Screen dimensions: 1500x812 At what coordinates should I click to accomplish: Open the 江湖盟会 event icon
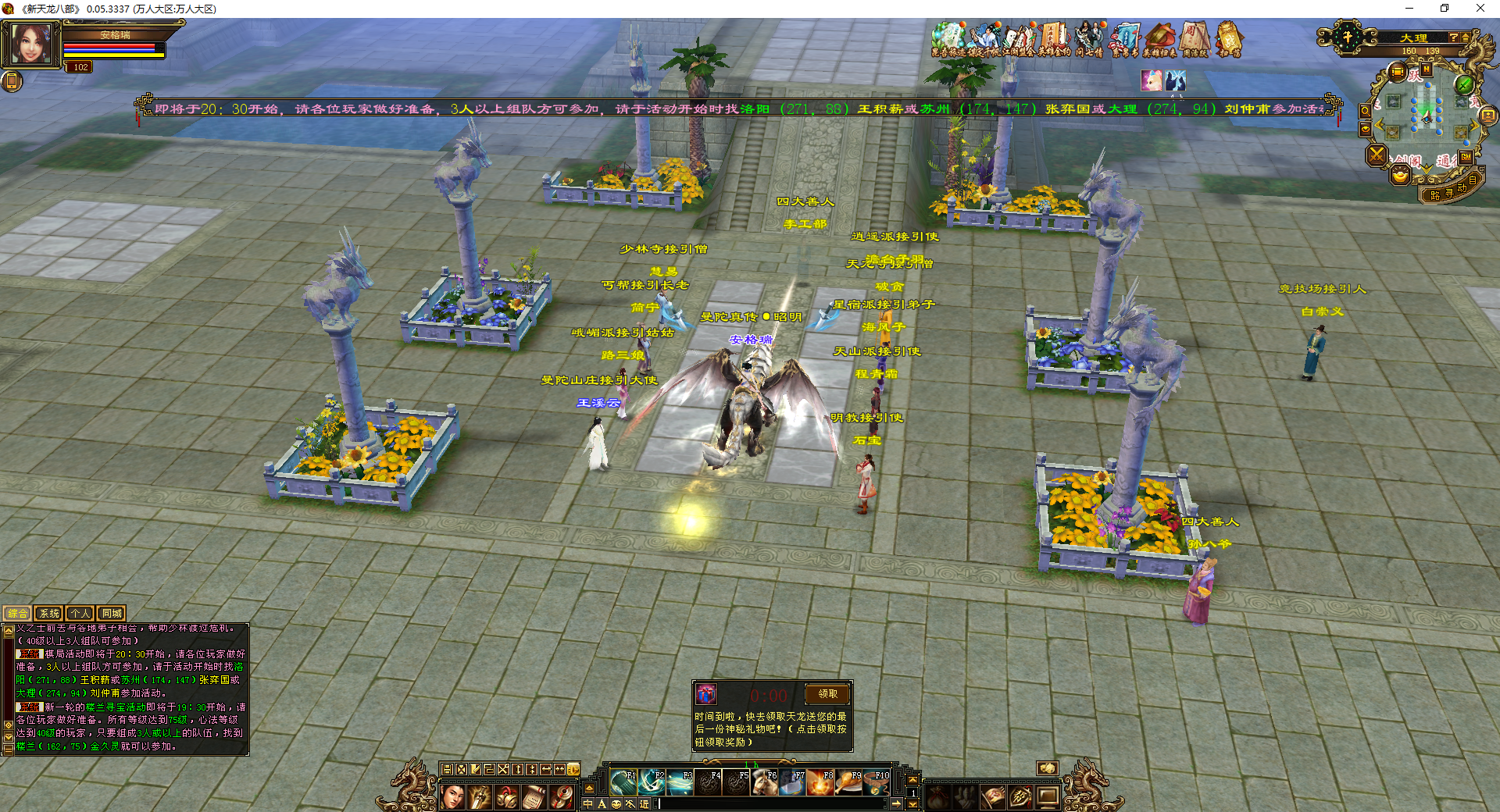coord(1019,39)
